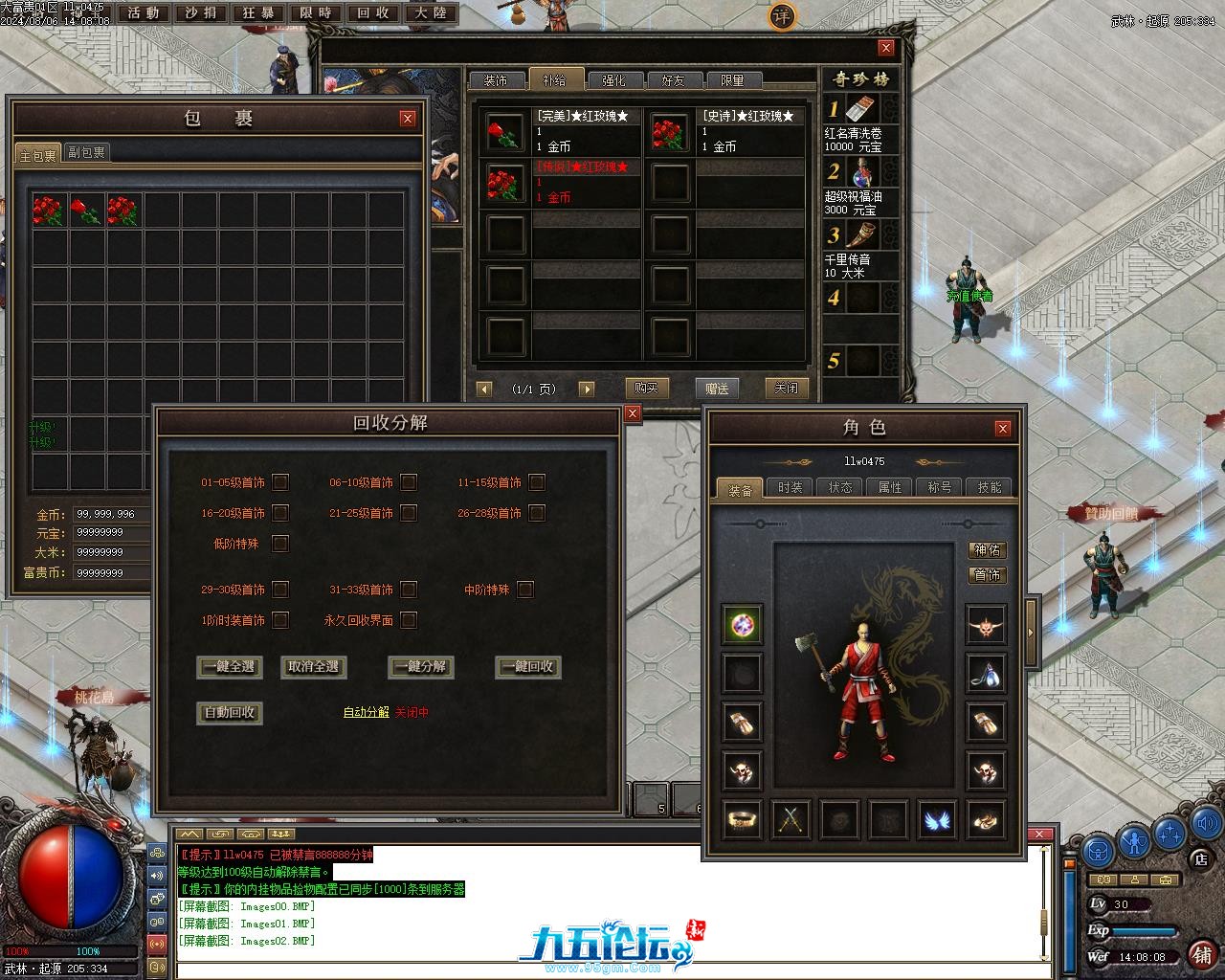Viewport: 1225px width, 980px height.
Task: Click the 神佑 button
Action: coord(987,550)
